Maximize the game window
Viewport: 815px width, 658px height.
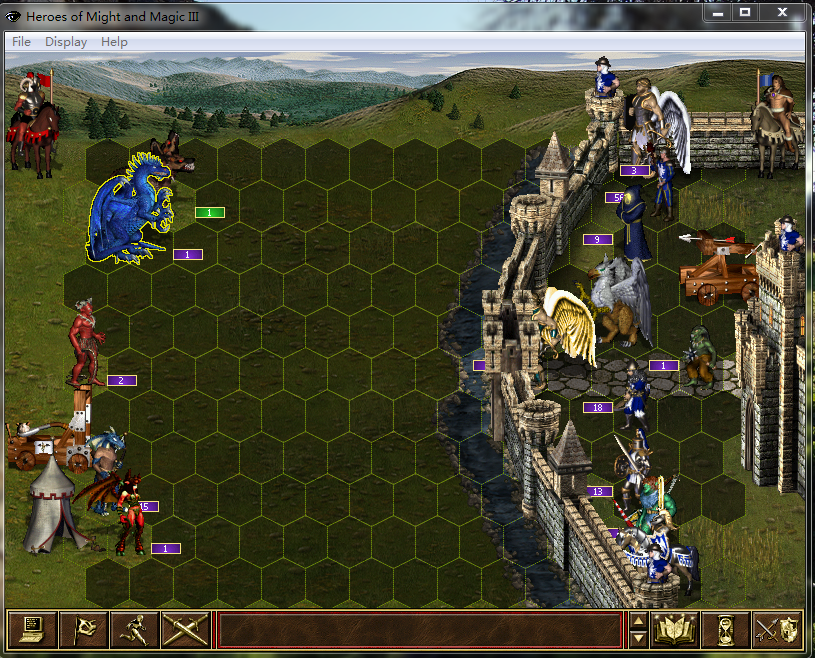(x=745, y=13)
